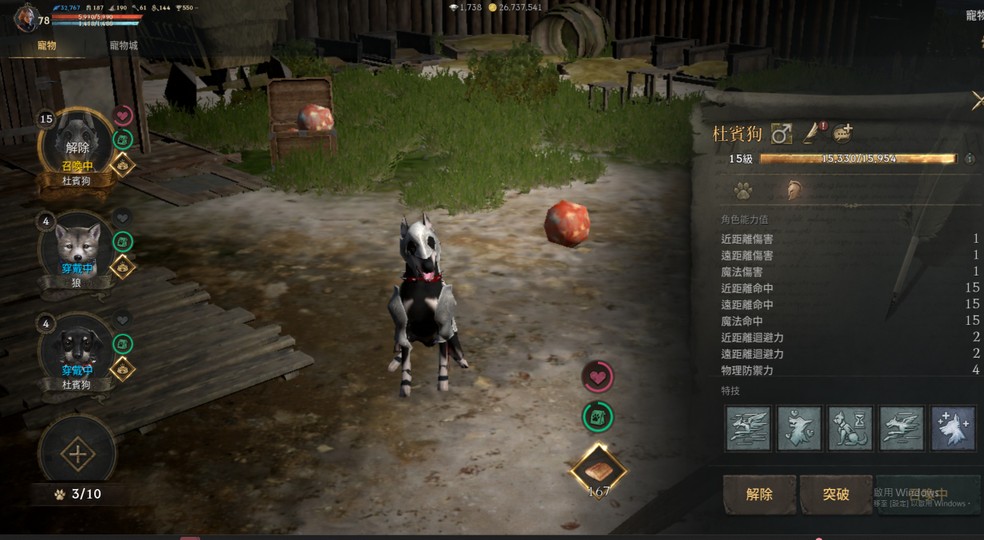This screenshot has width=984, height=540.
Task: Click the 突破 breakthrough button
Action: click(x=836, y=494)
